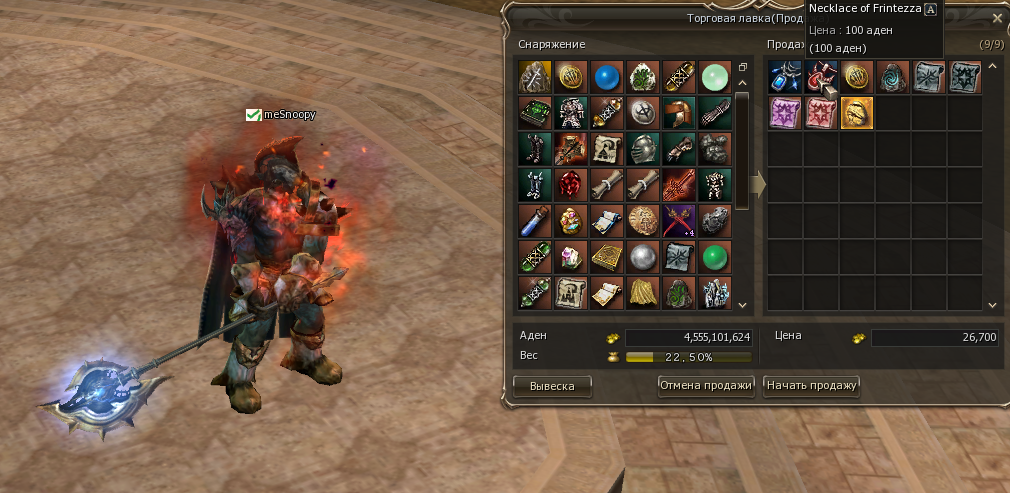Pick the silver-gray sphere item
1010x493 pixels.
tap(642, 257)
